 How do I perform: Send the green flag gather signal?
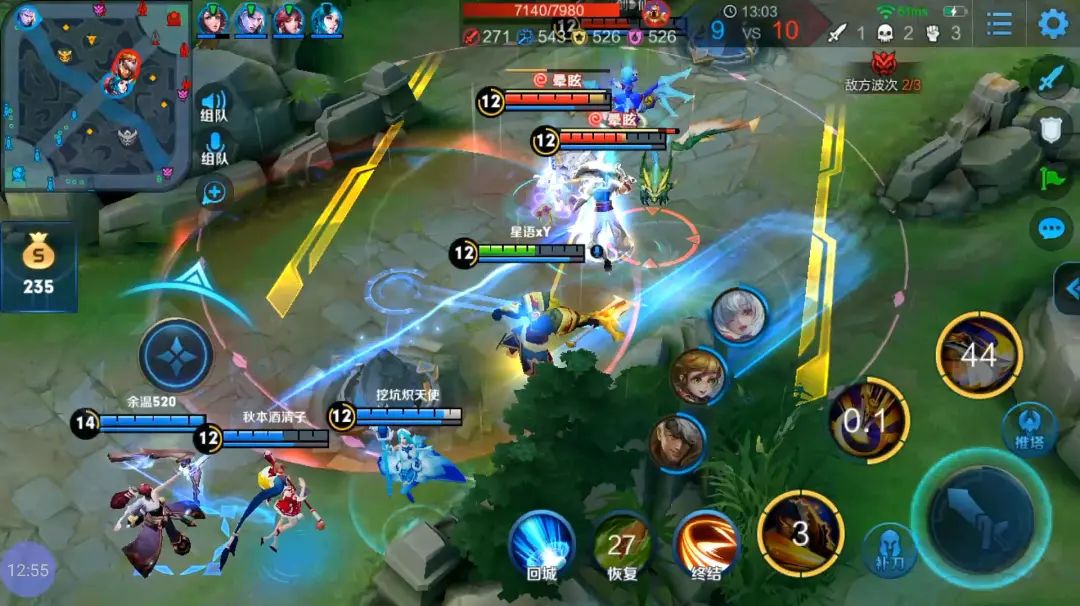(x=1050, y=180)
